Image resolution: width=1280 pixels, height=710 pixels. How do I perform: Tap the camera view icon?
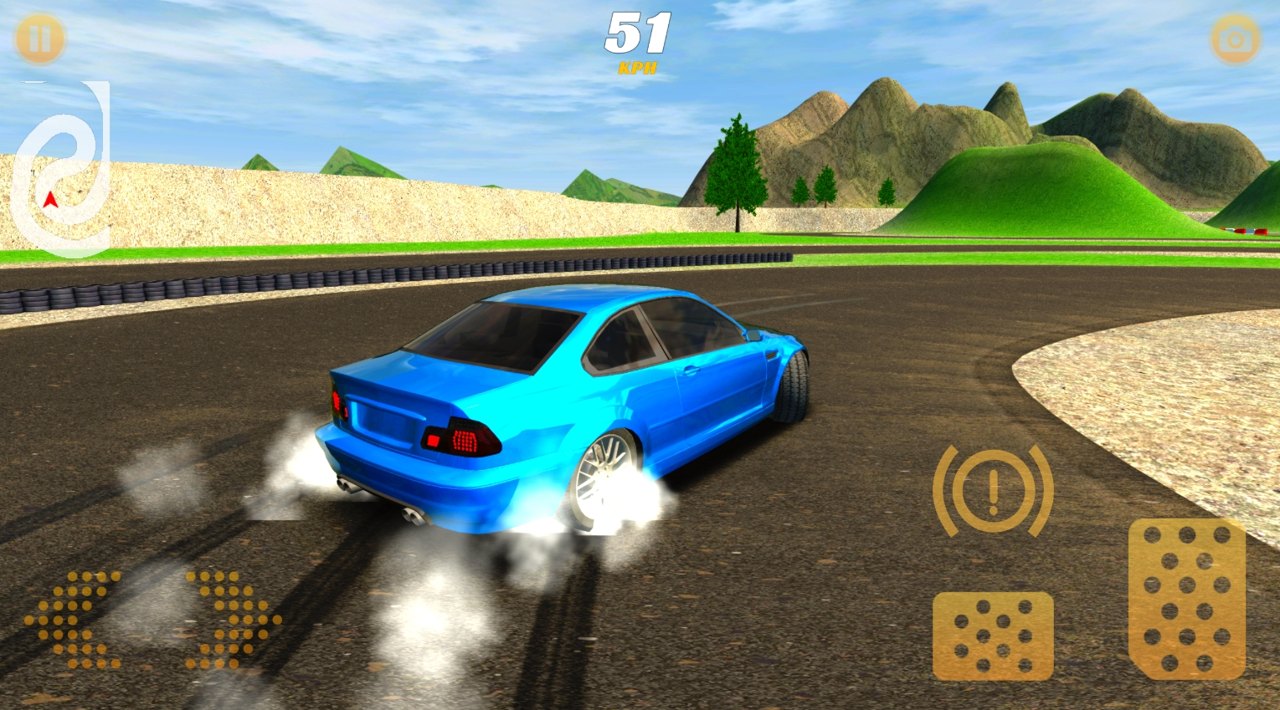pos(1236,39)
